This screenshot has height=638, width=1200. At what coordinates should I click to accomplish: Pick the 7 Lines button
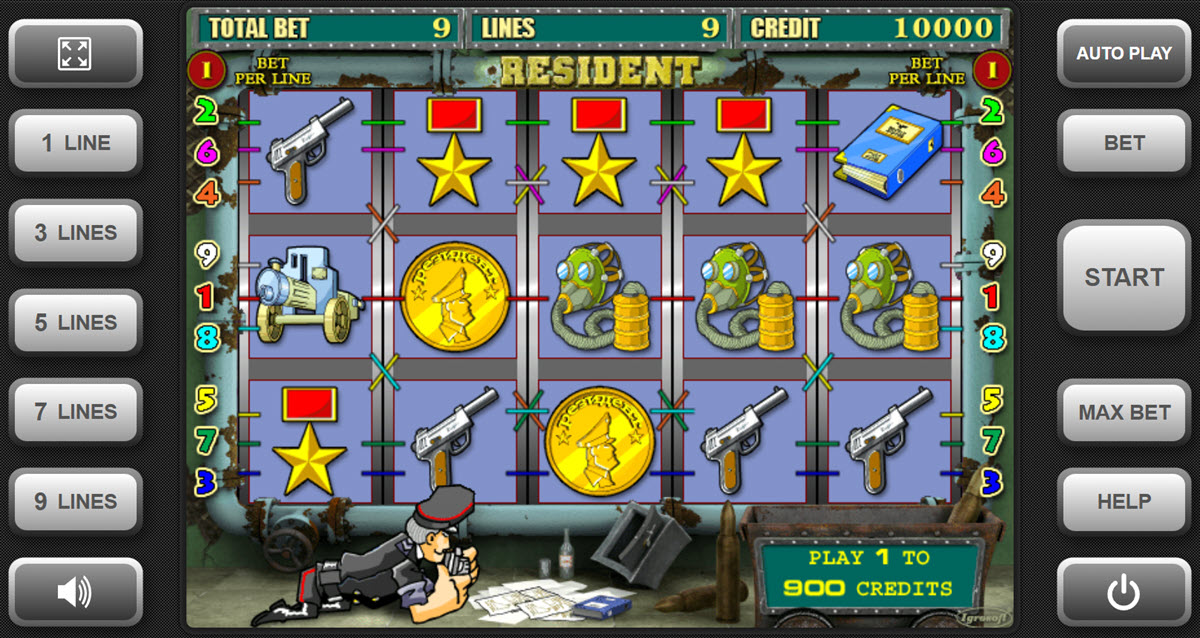point(75,412)
